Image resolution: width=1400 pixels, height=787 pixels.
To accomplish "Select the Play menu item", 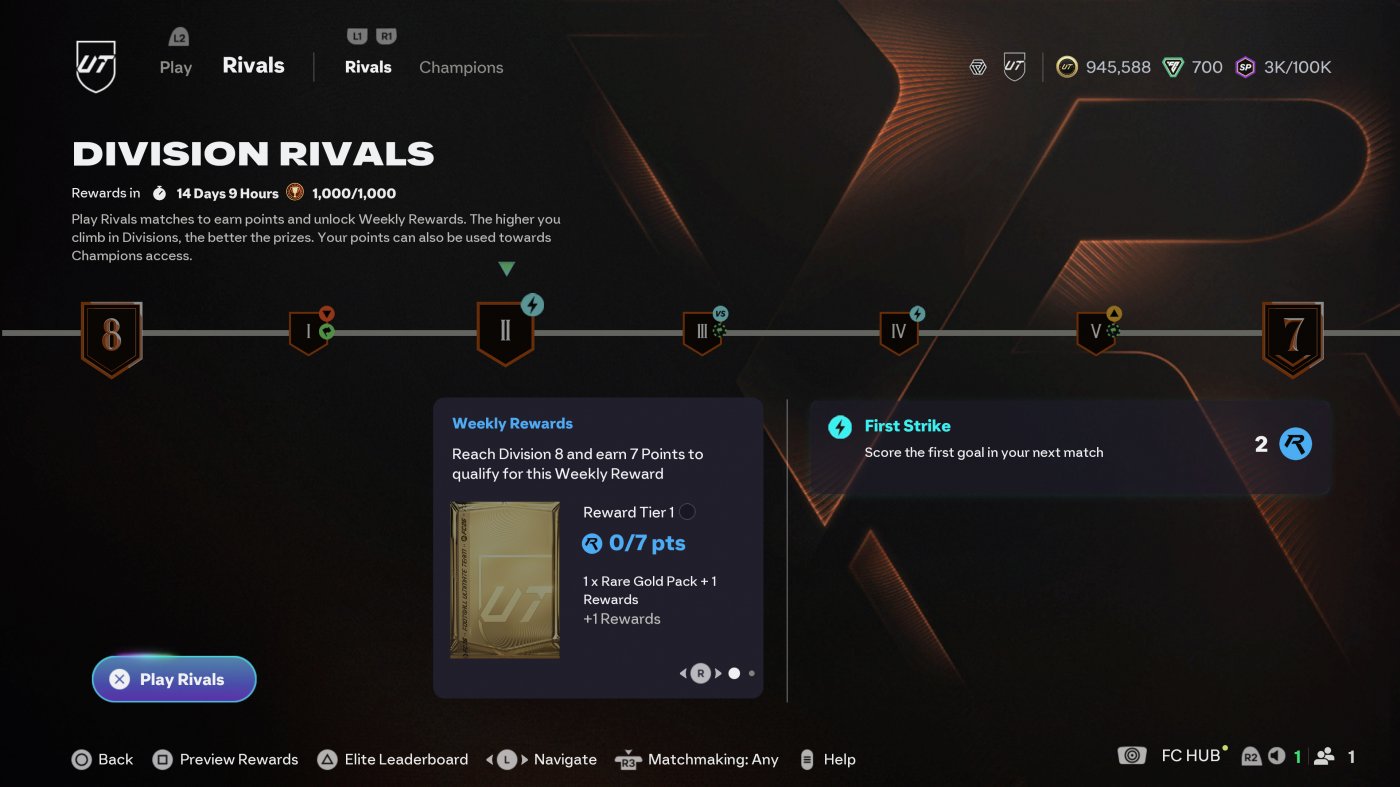I will point(175,67).
